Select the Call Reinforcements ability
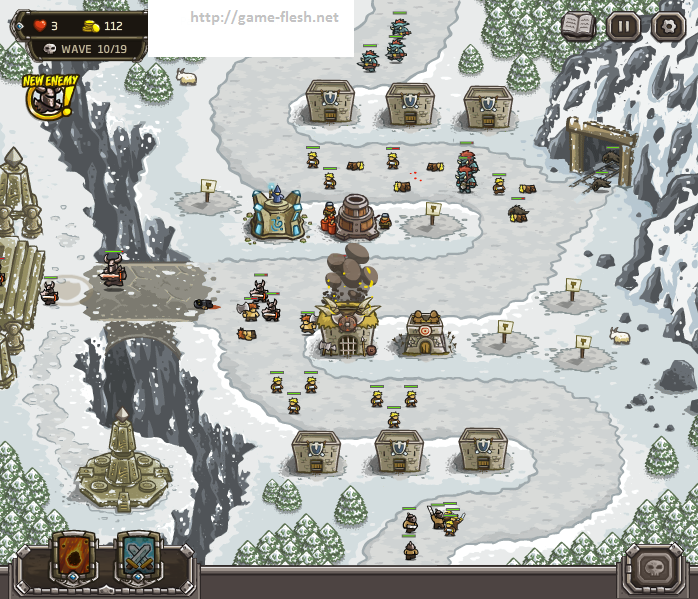This screenshot has width=698, height=599. coord(138,555)
